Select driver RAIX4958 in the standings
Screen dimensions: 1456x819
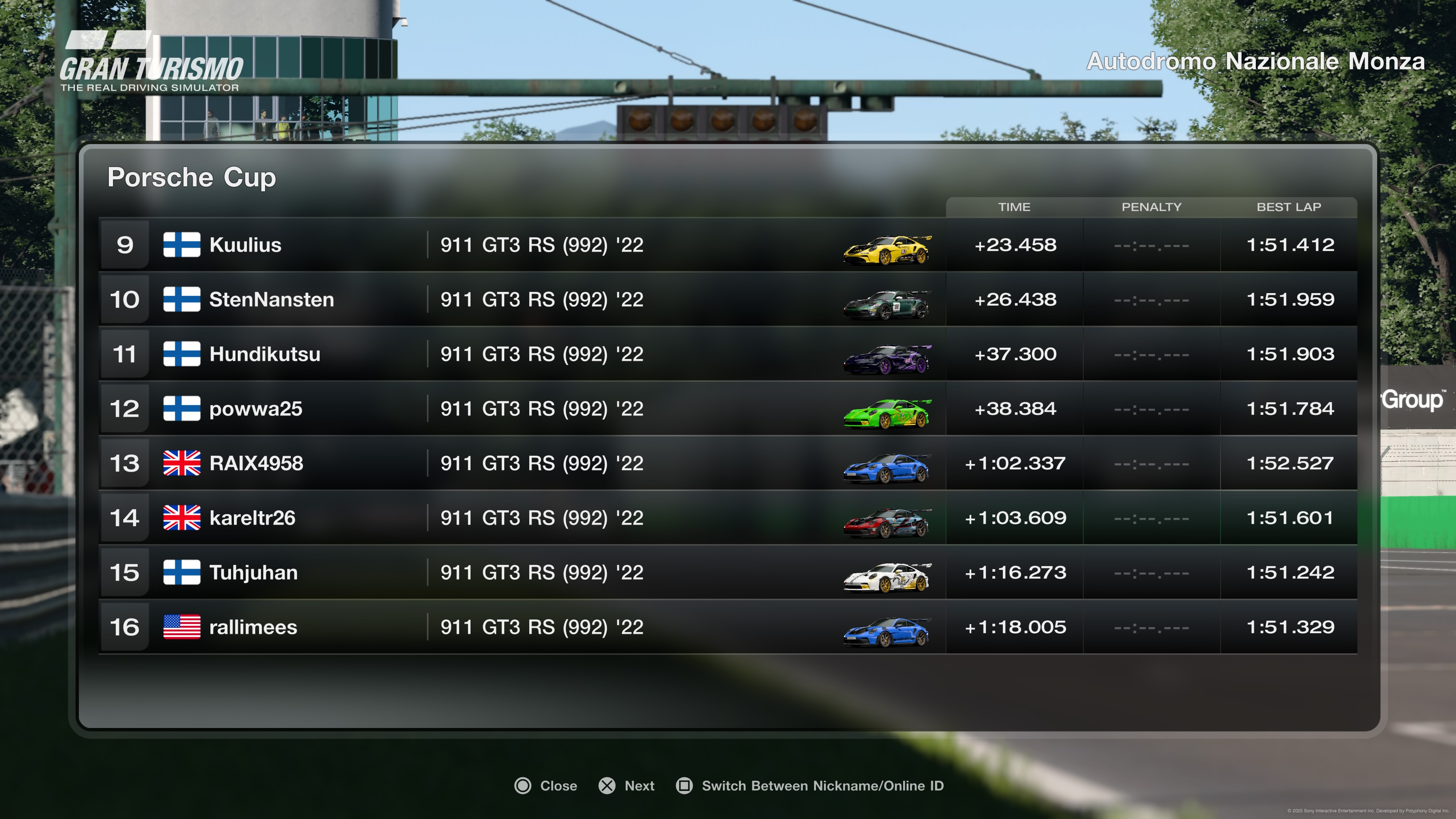pyautogui.click(x=256, y=463)
